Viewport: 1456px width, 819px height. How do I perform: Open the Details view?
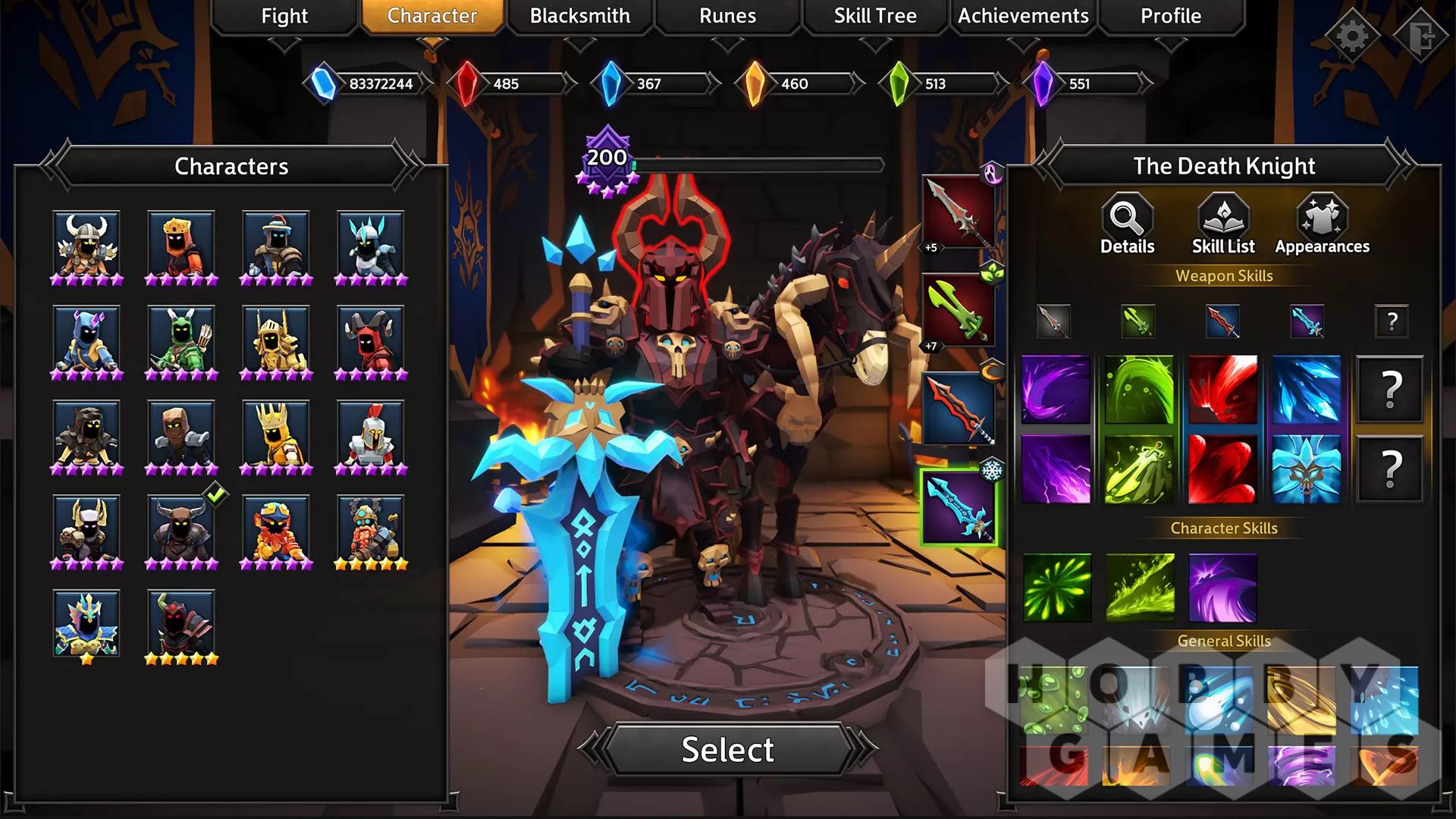pyautogui.click(x=1128, y=224)
